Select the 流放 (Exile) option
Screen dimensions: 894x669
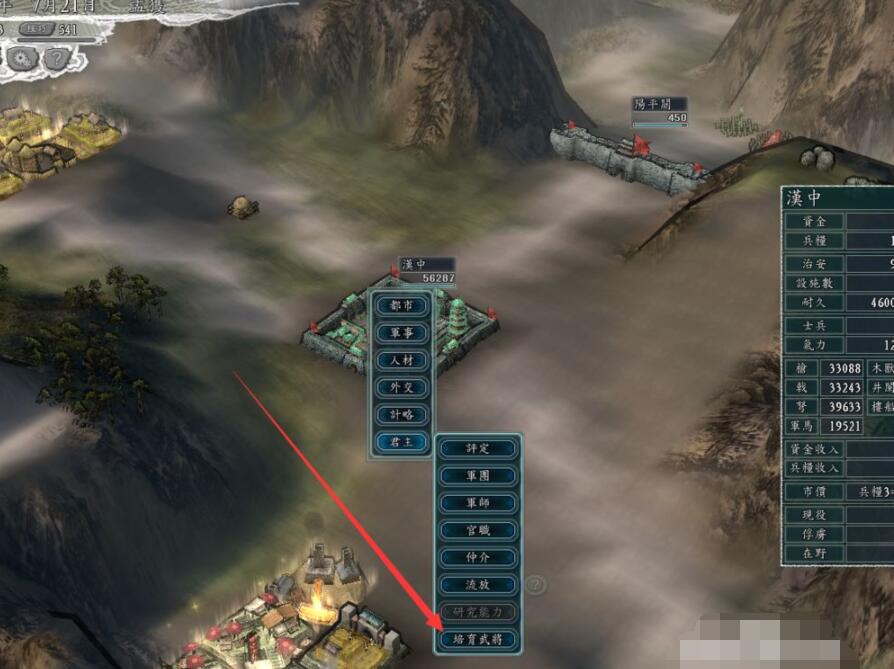[x=478, y=584]
